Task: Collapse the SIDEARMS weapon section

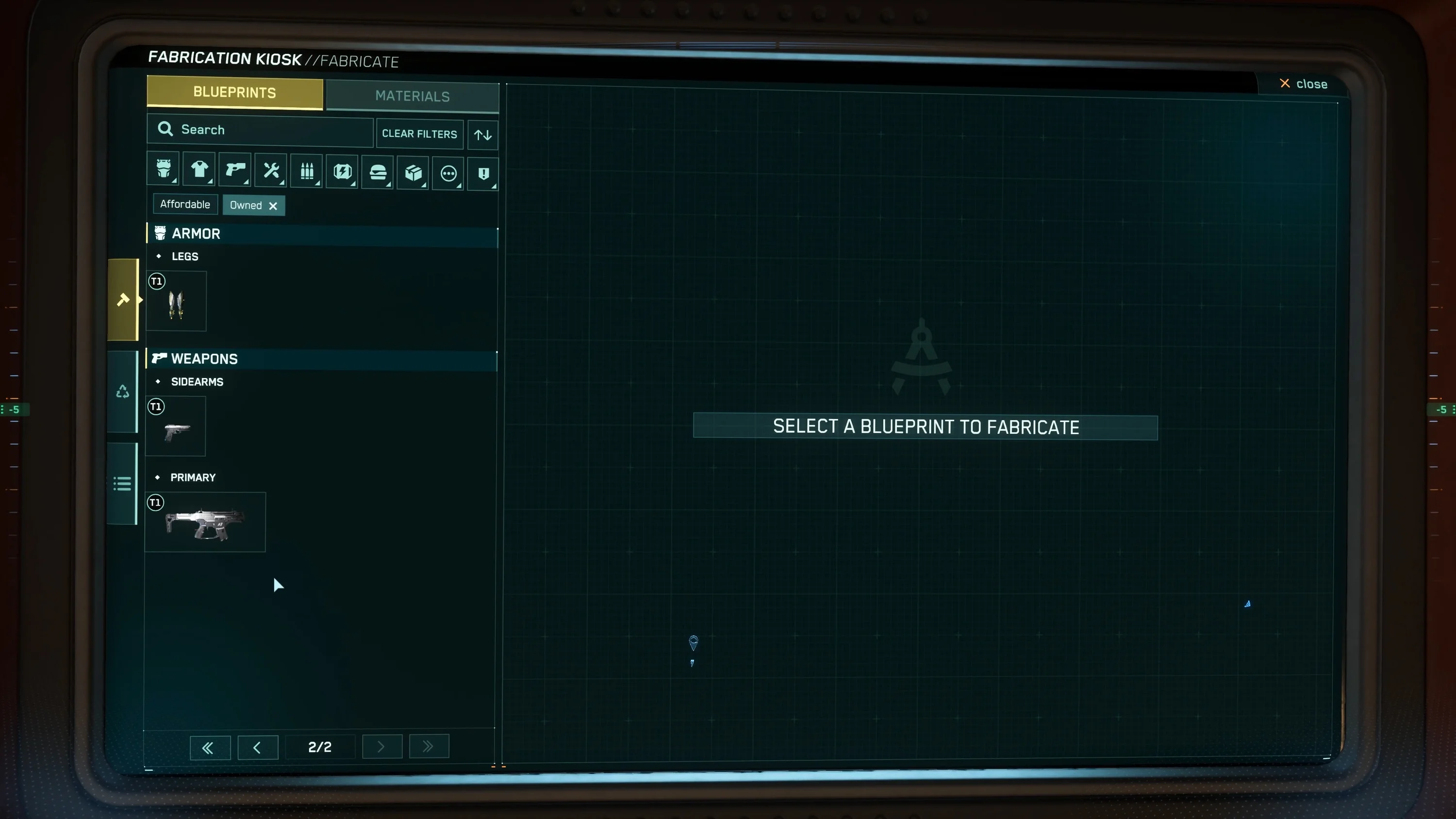Action: pos(197,381)
